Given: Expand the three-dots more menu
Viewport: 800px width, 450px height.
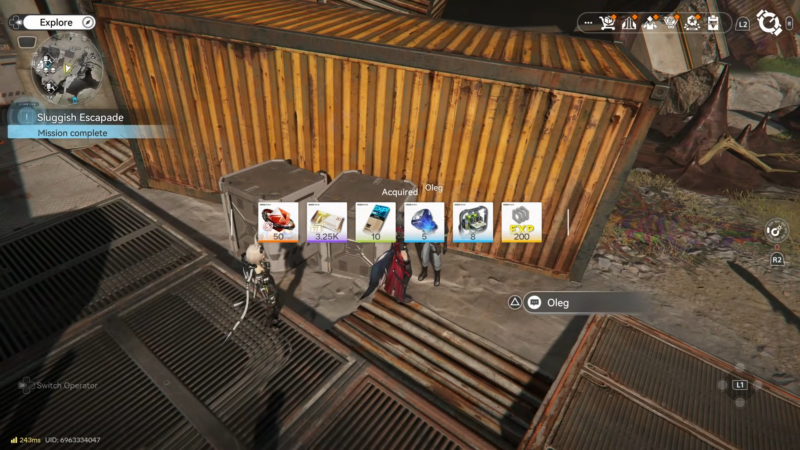Looking at the screenshot, I should coord(587,22).
